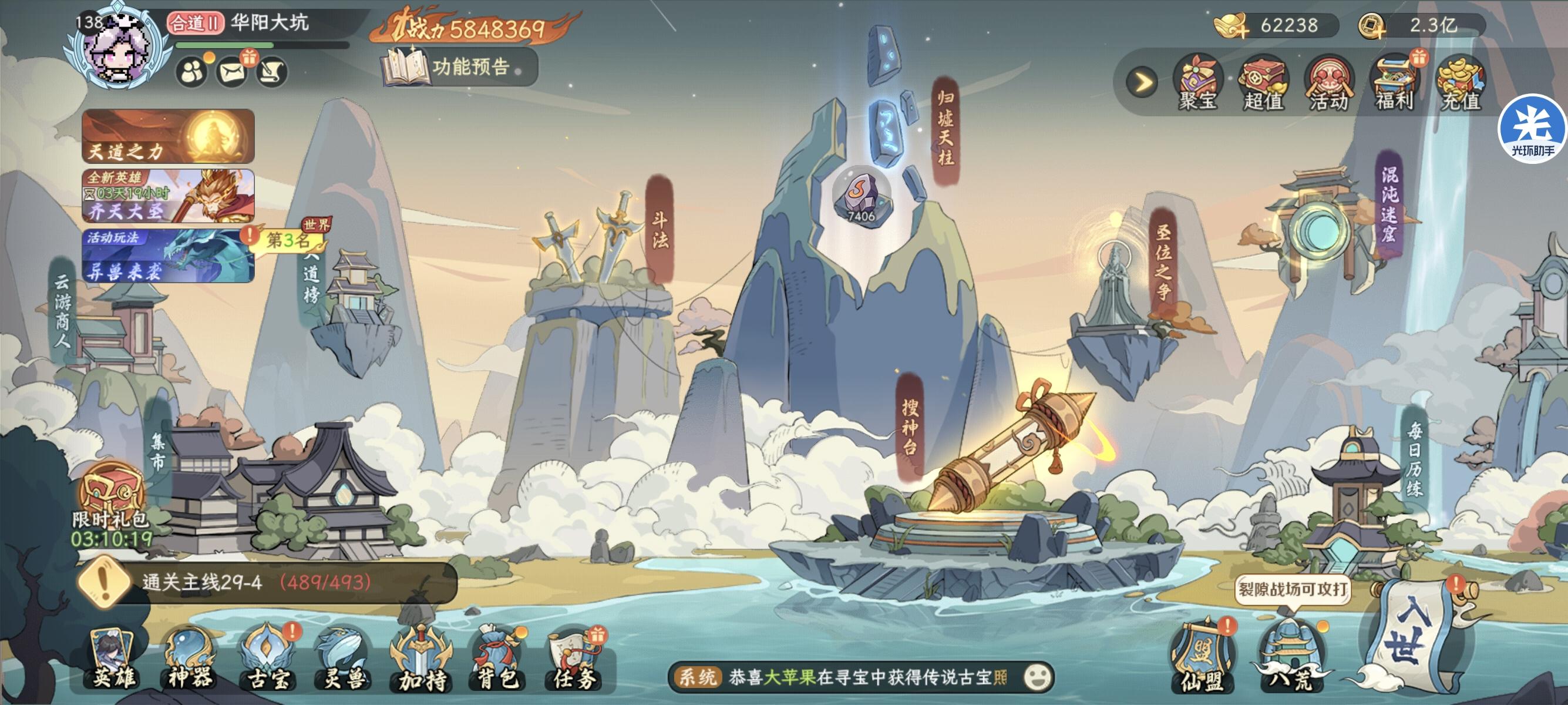Screen dimensions: 1568x705
Task: Open the 功能预告 feature preview
Action: (x=460, y=67)
